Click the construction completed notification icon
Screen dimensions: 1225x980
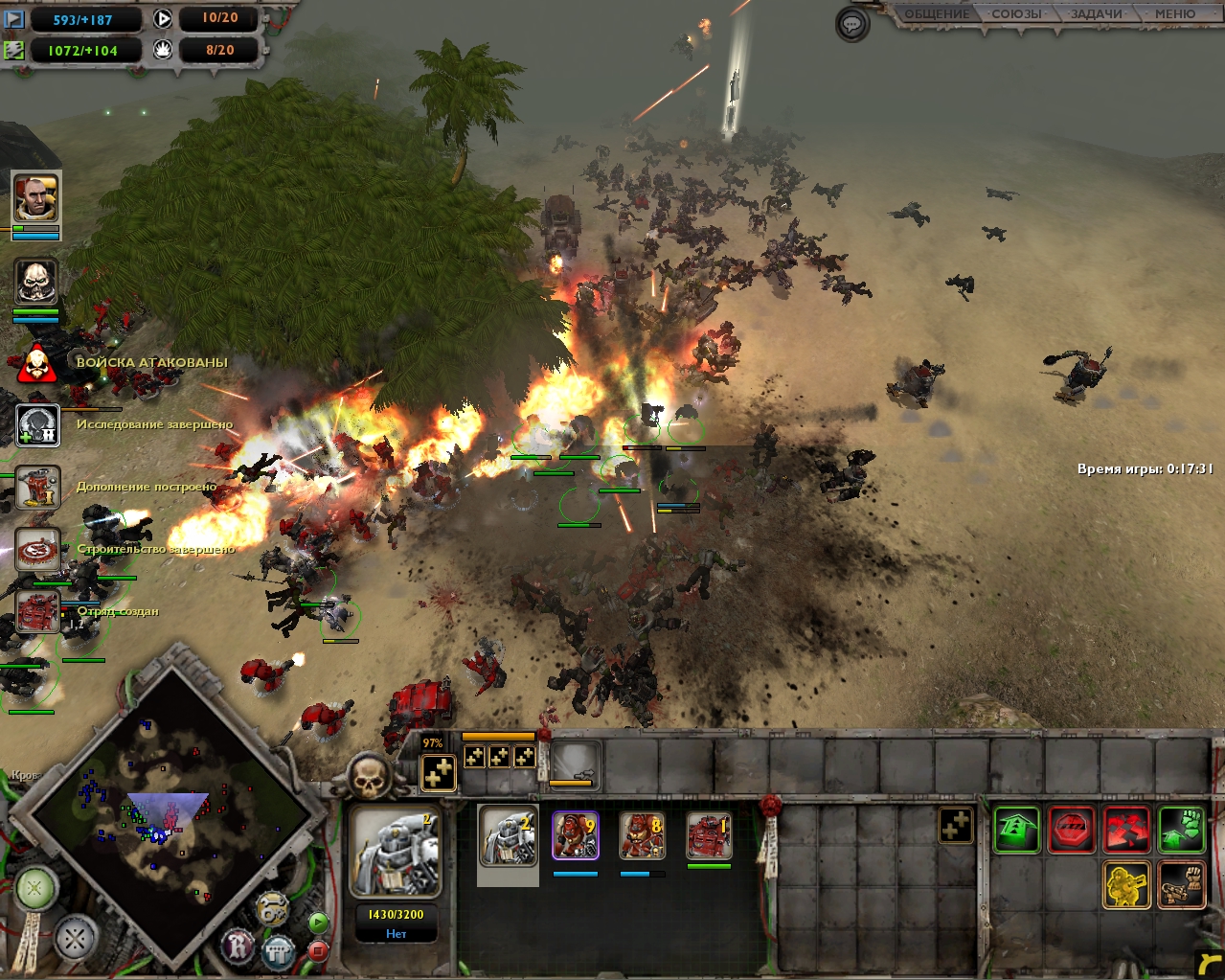pos(37,550)
